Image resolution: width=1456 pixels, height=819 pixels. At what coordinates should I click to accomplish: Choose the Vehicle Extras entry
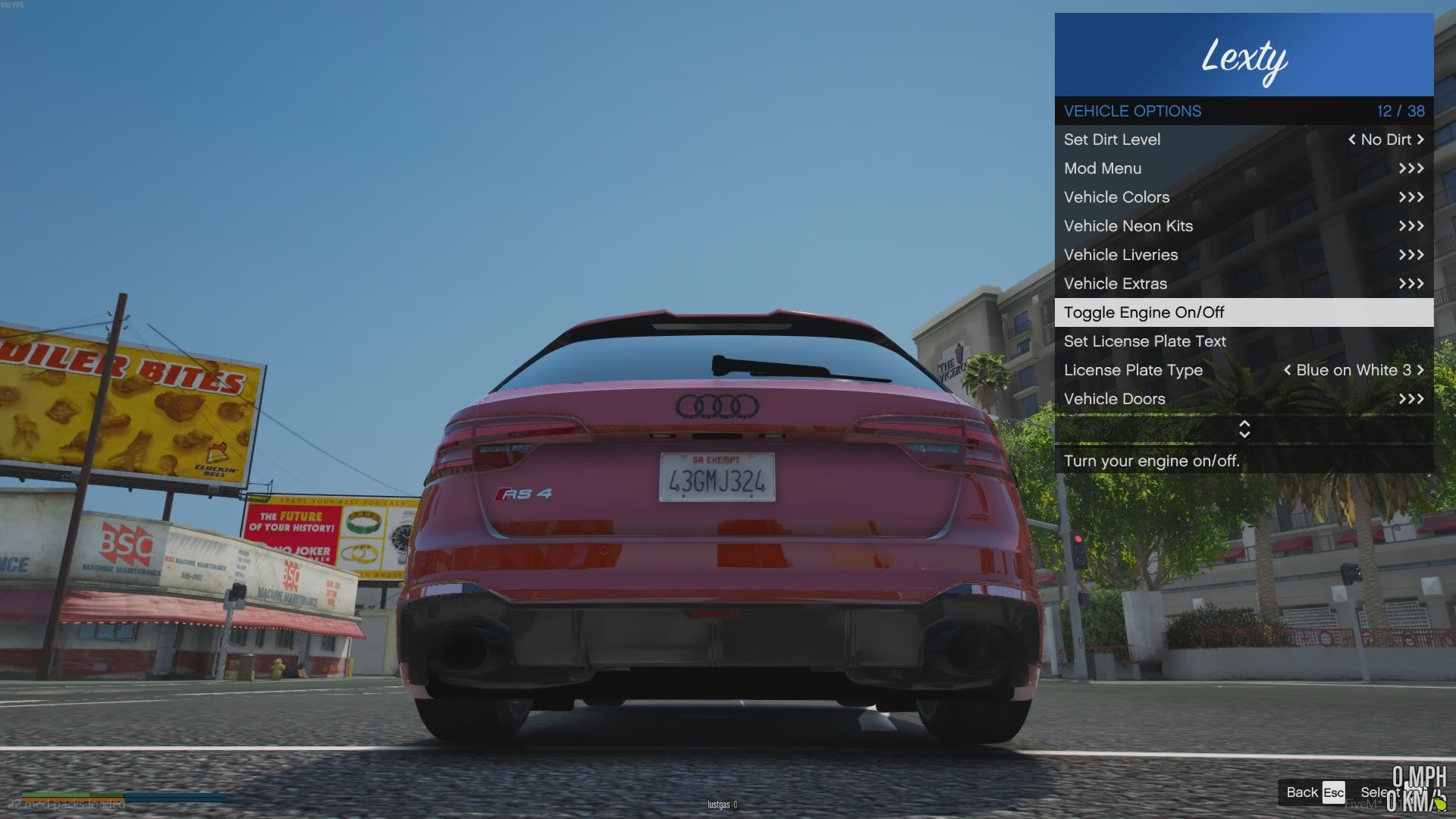(x=1244, y=284)
